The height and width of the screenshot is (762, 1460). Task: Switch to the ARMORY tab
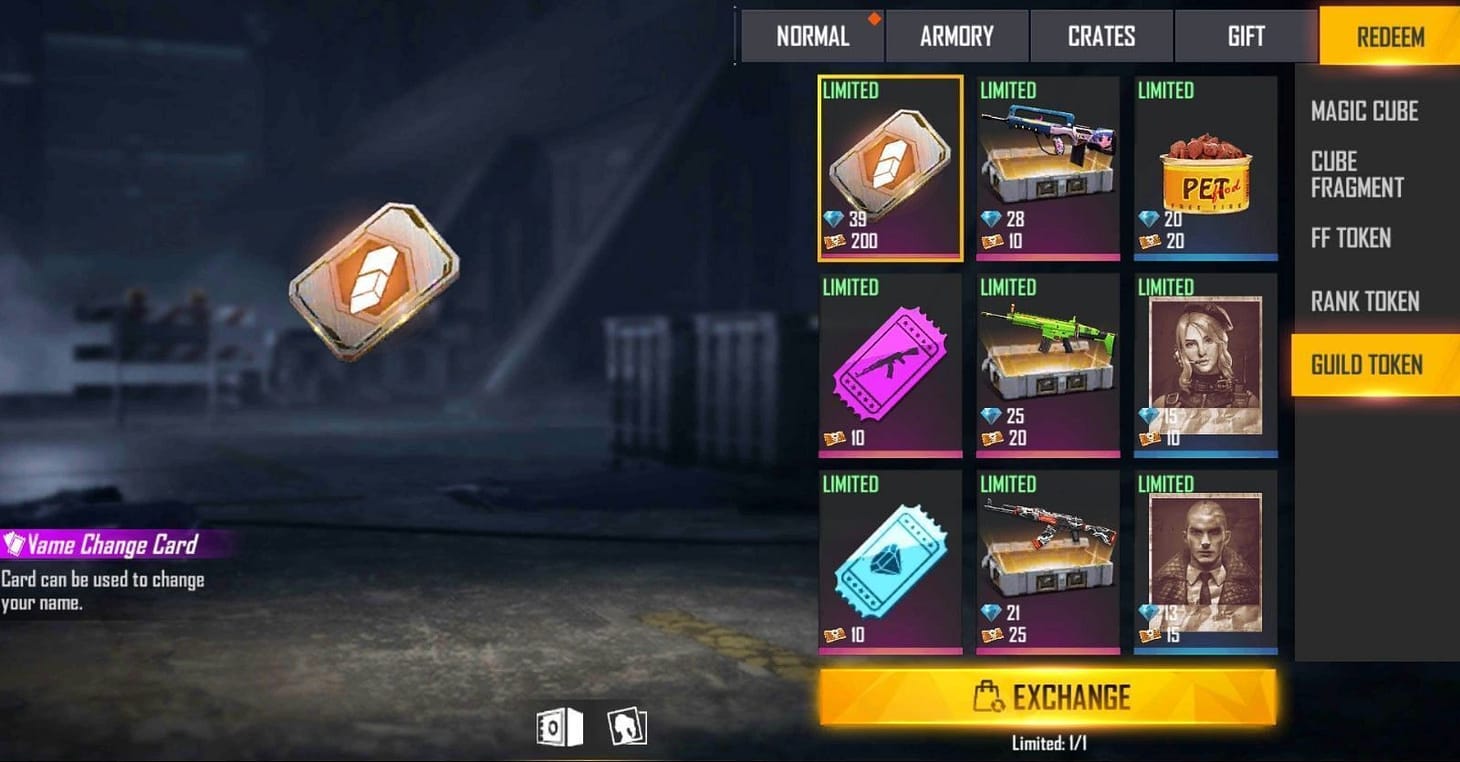pos(956,36)
